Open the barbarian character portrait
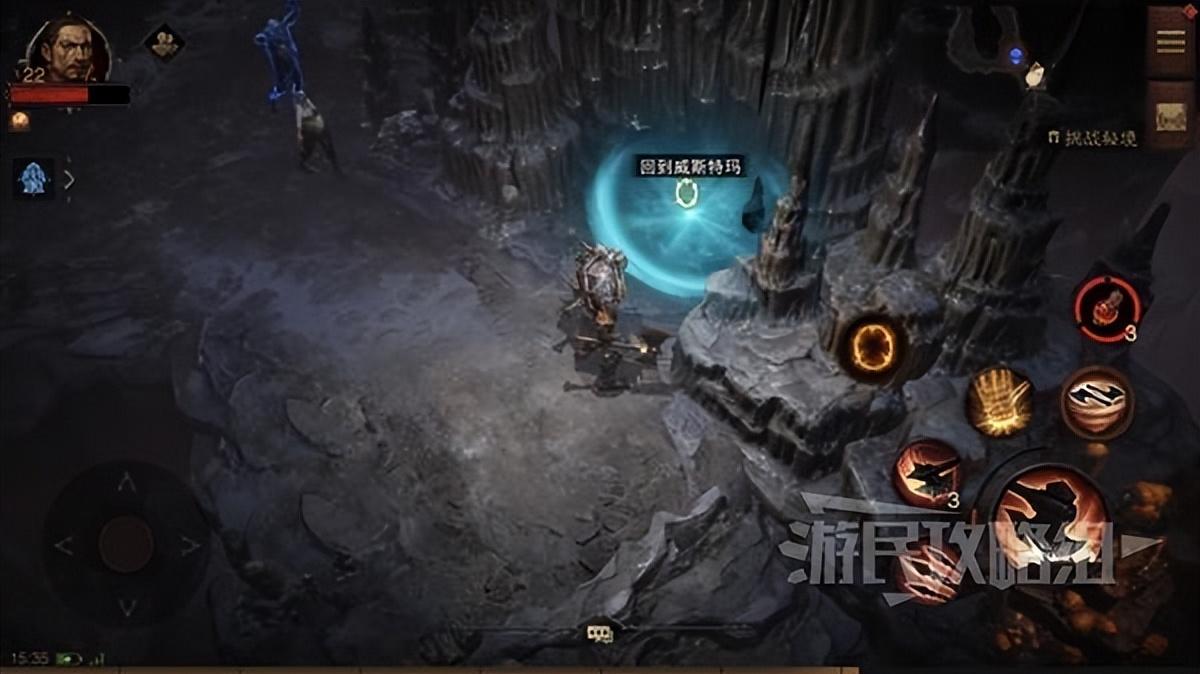This screenshot has height=674, width=1200. click(x=67, y=50)
